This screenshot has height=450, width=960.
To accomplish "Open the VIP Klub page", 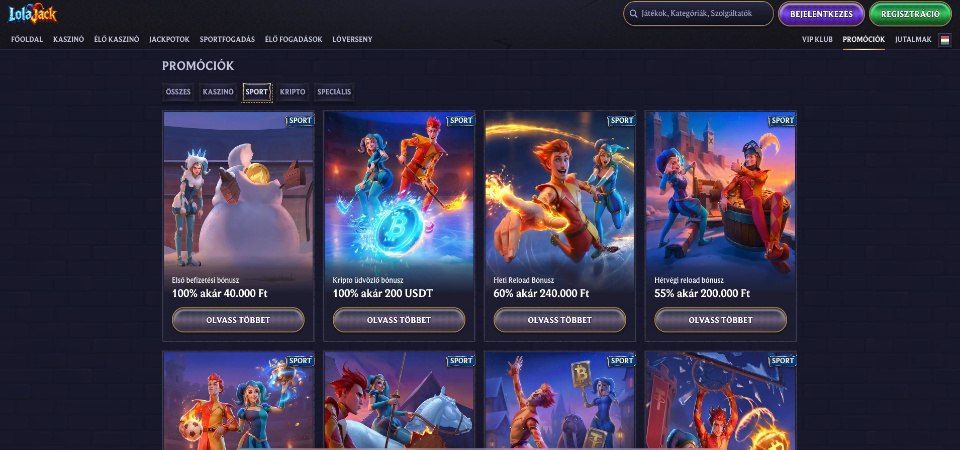I will pos(817,39).
